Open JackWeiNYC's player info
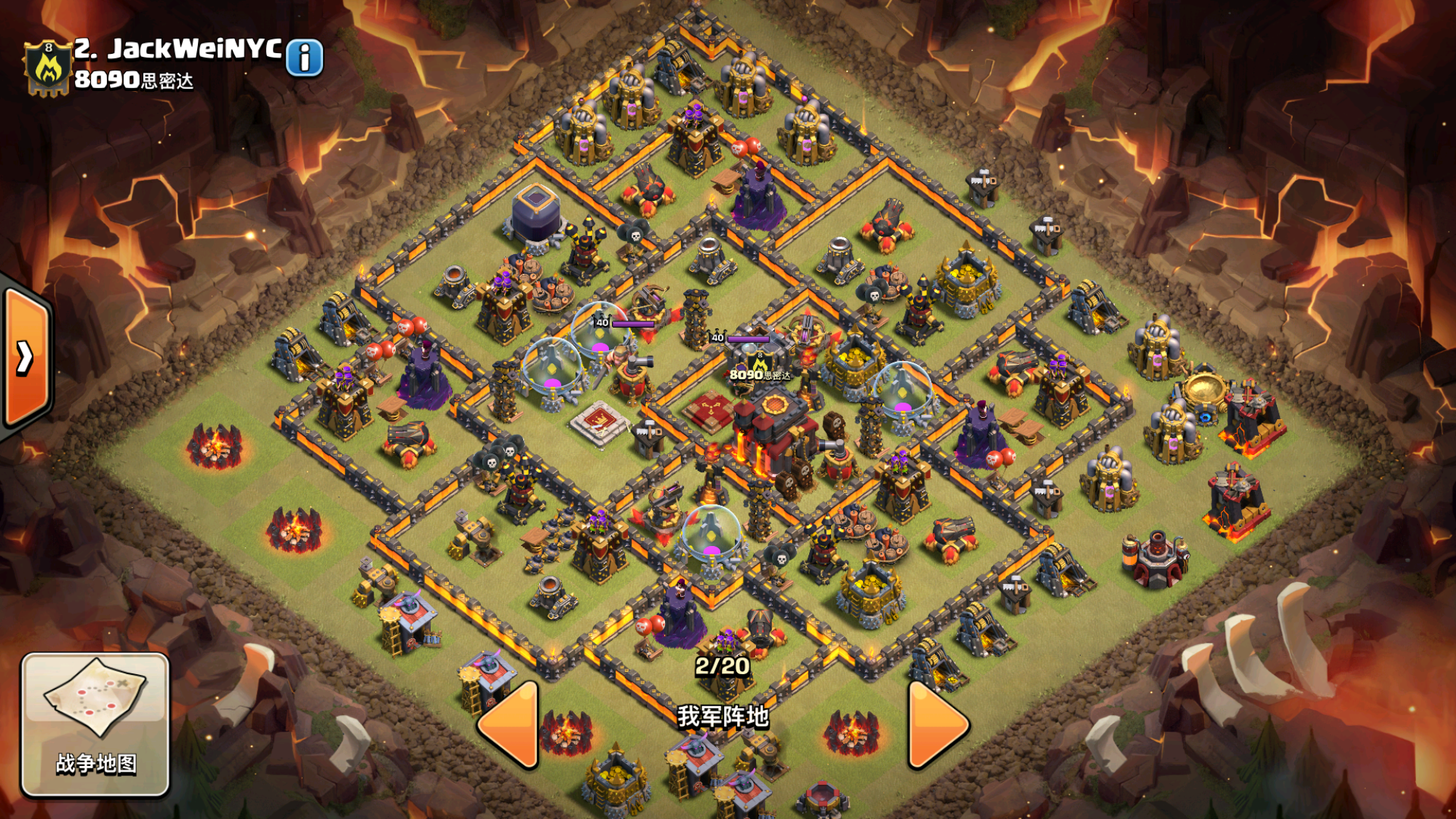Screen dimensions: 1456x819 tap(304, 58)
